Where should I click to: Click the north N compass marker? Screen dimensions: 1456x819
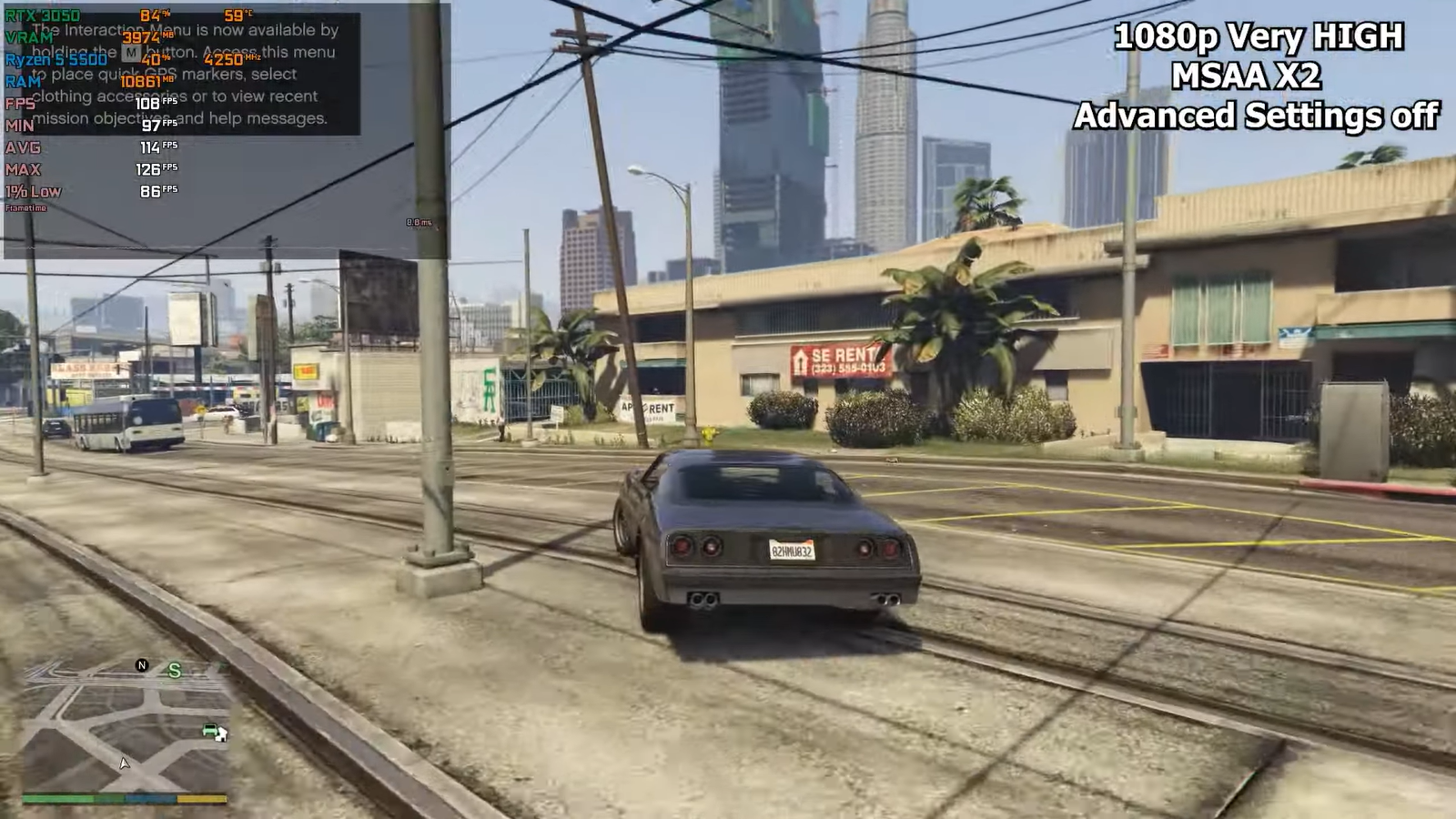coord(141,665)
